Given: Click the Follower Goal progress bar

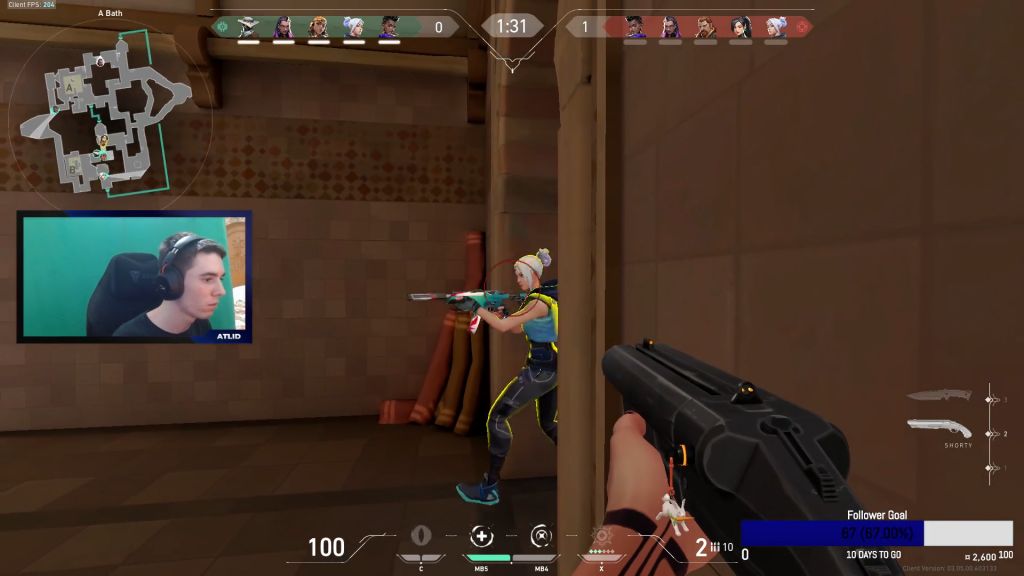Looking at the screenshot, I should point(876,533).
